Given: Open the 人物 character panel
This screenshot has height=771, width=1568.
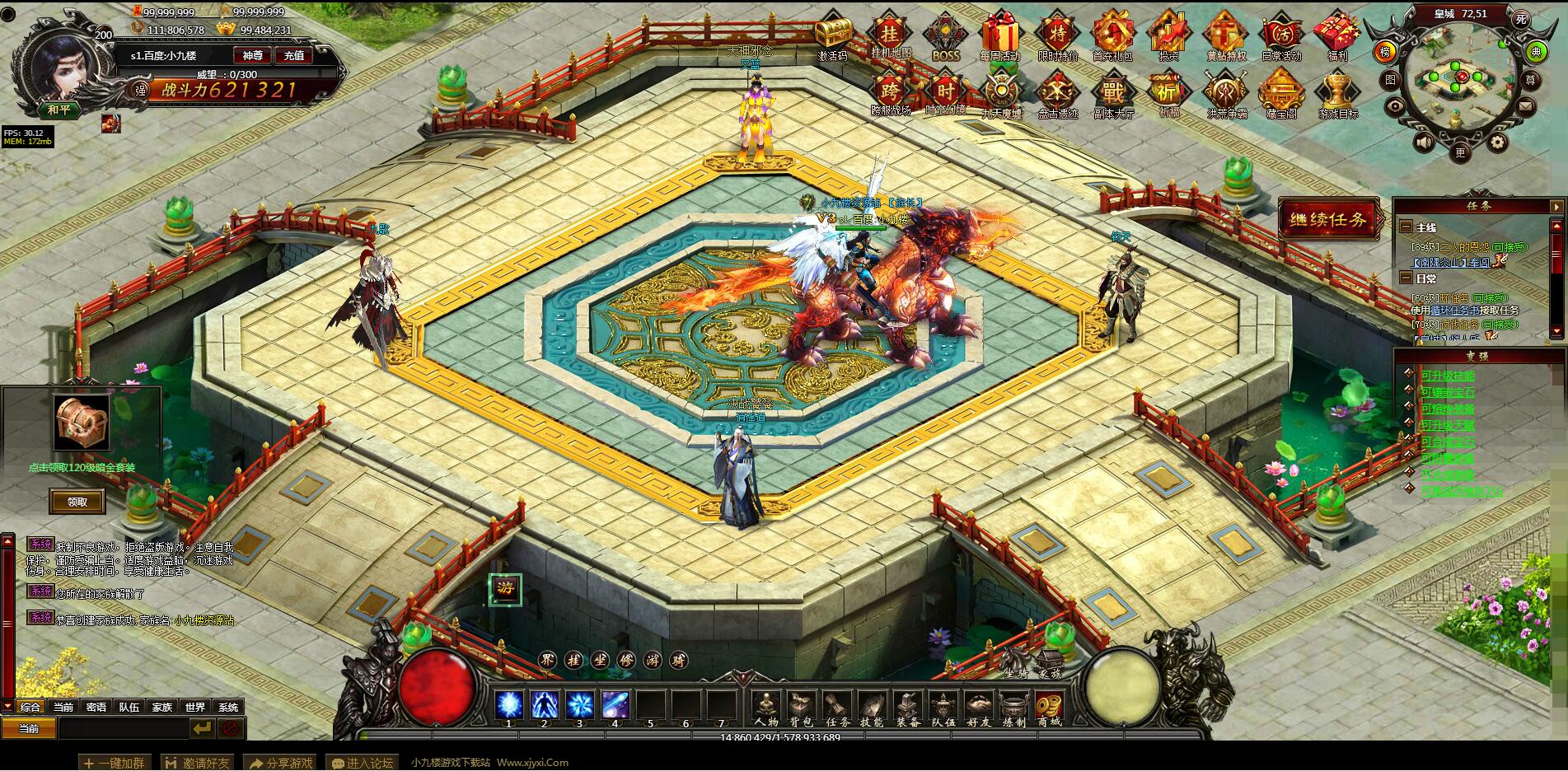Looking at the screenshot, I should [766, 708].
